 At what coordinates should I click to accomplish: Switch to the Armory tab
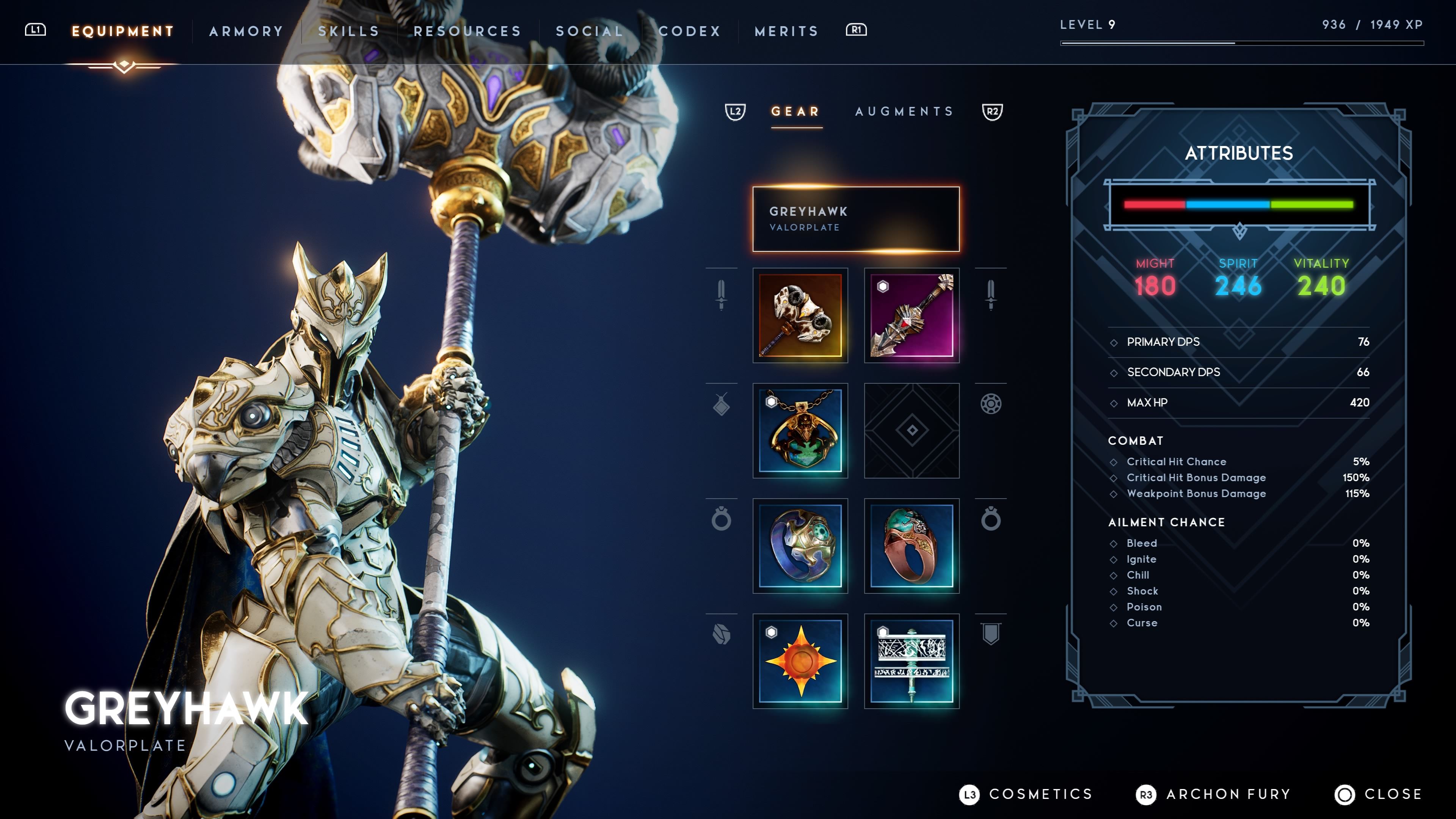coord(246,31)
